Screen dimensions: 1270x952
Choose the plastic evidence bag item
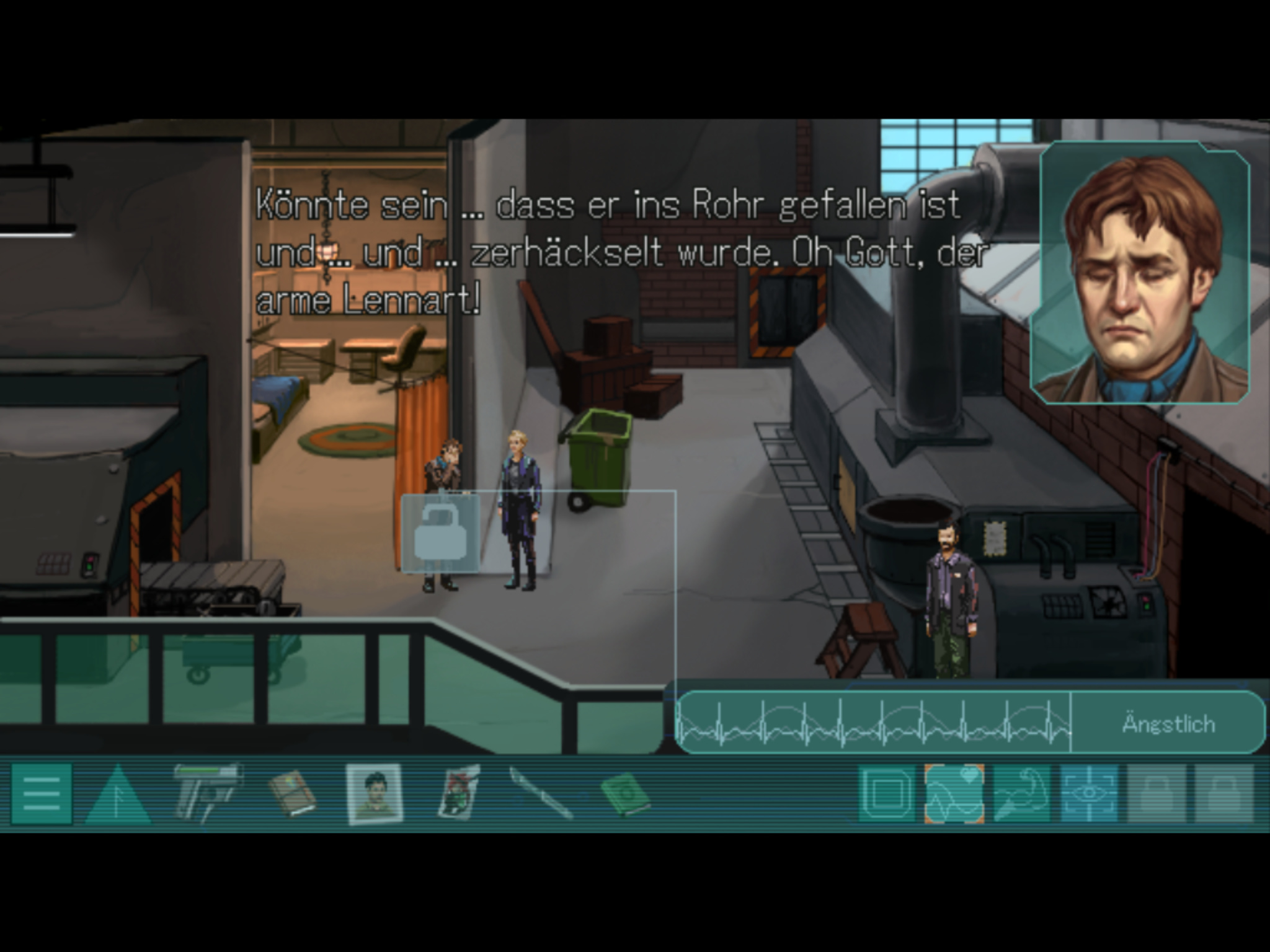[460, 794]
